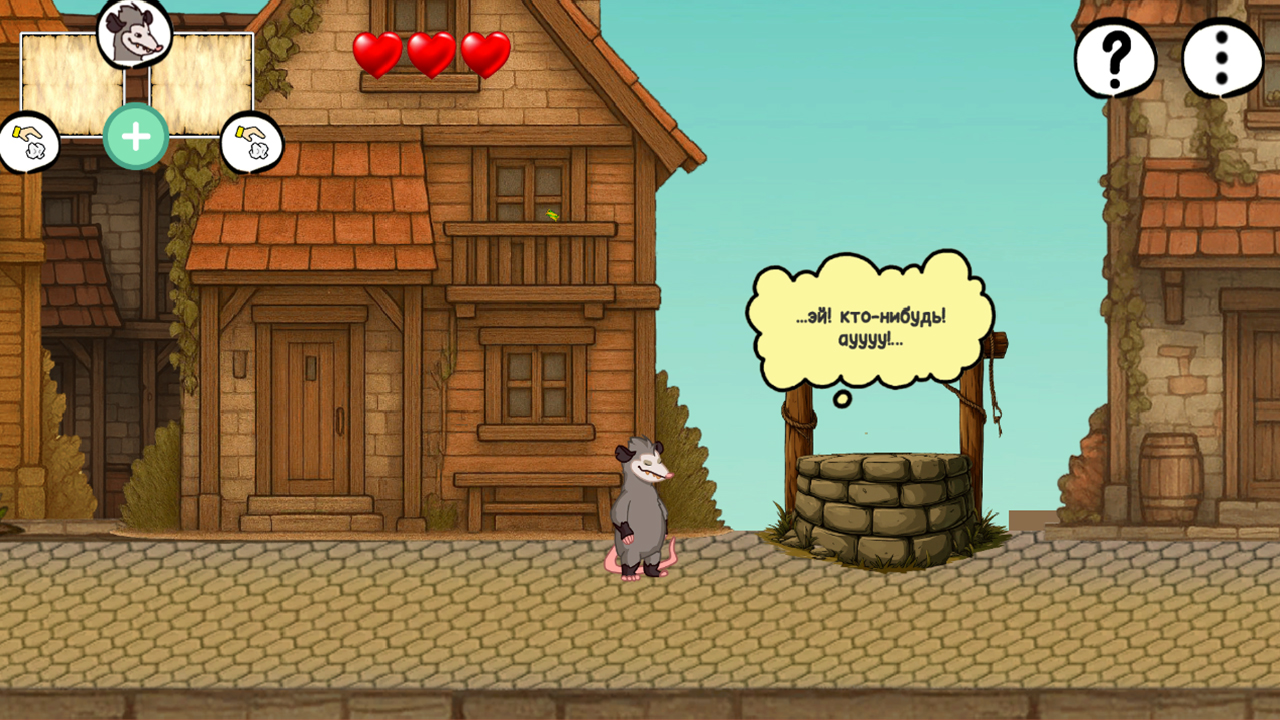Click the rope hanging from the well beam
The height and width of the screenshot is (720, 1280).
(995, 390)
